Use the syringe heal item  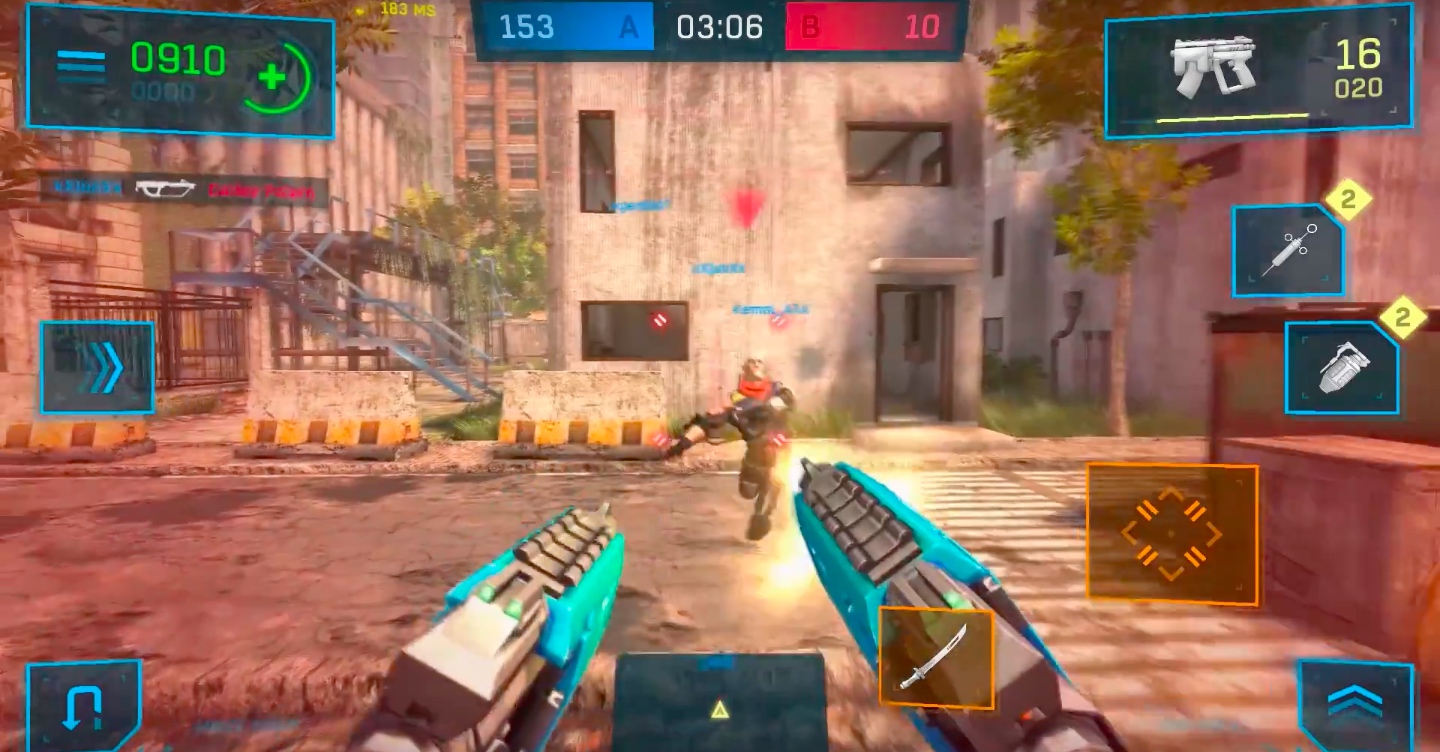[x=1288, y=251]
